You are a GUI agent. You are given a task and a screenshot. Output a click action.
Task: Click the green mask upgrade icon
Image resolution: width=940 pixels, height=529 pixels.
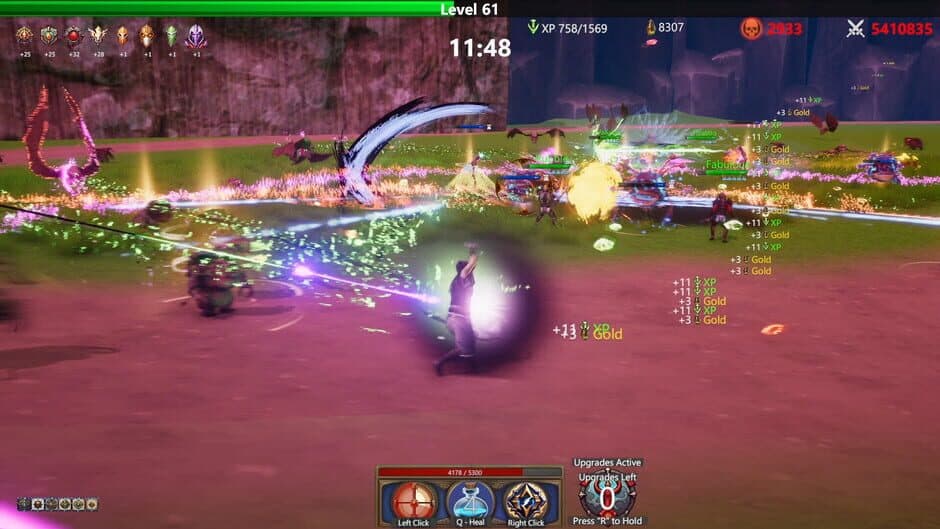pos(171,37)
